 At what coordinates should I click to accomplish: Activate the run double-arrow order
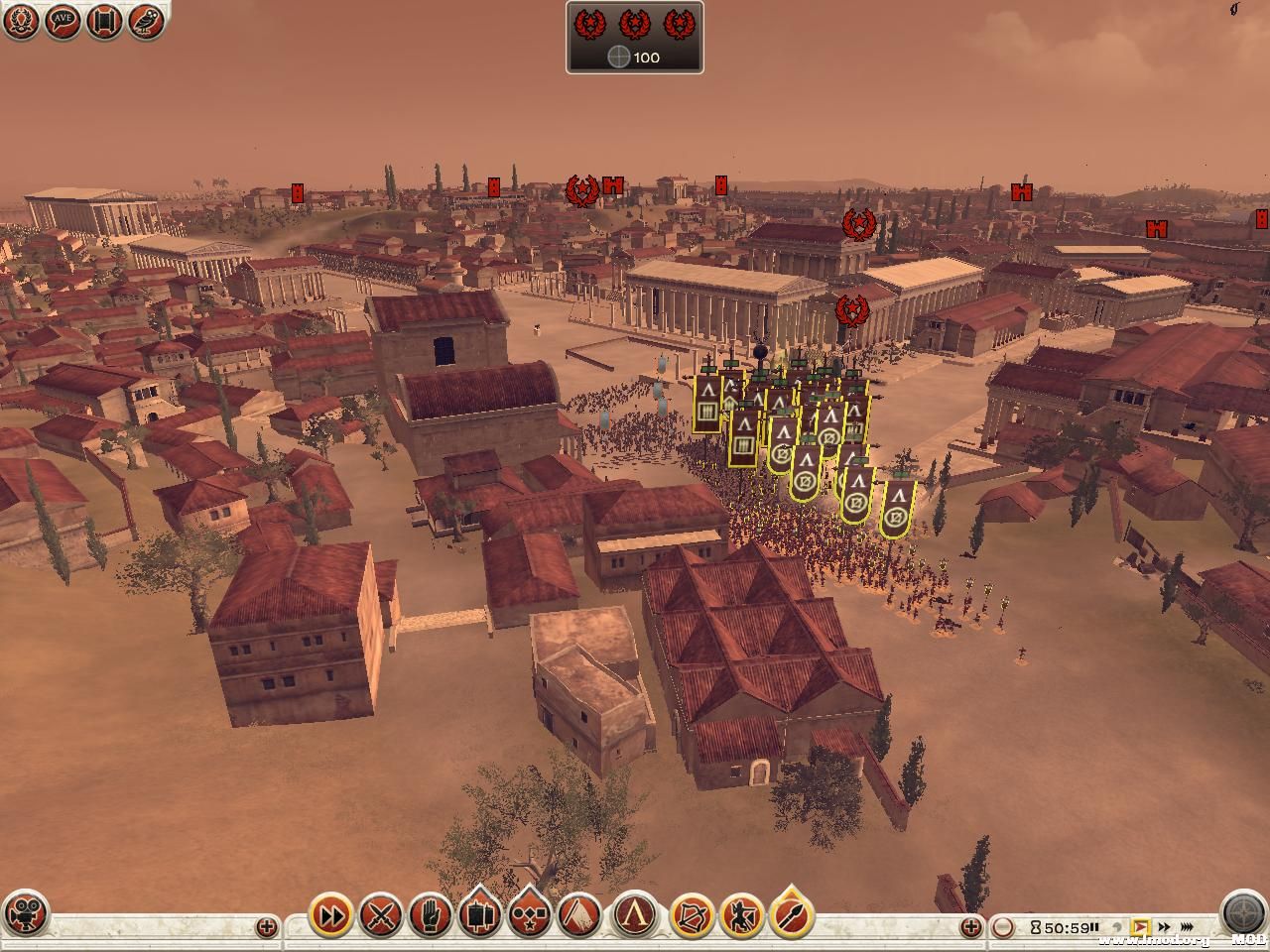[331, 916]
